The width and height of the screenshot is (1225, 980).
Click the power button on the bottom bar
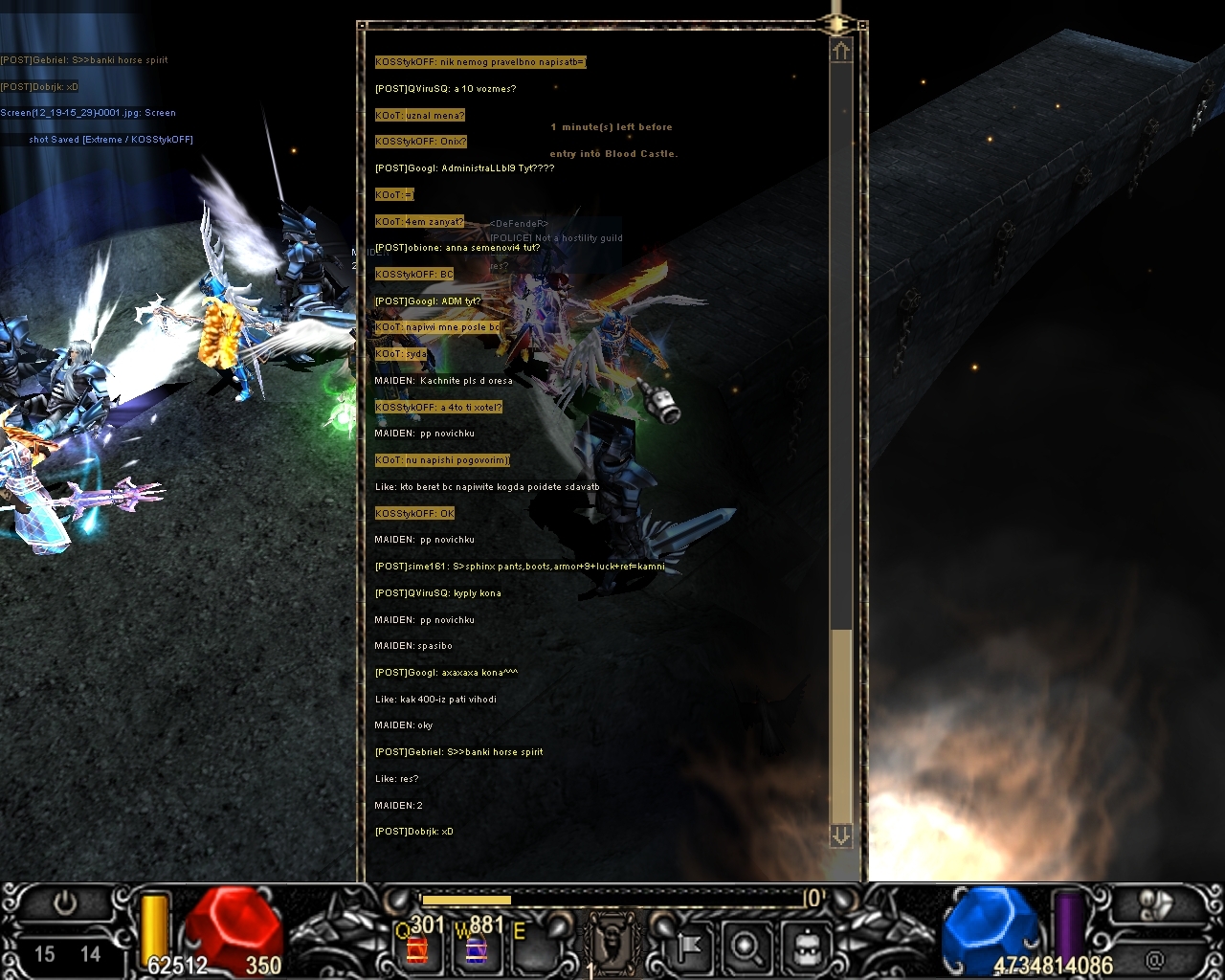coord(65,903)
